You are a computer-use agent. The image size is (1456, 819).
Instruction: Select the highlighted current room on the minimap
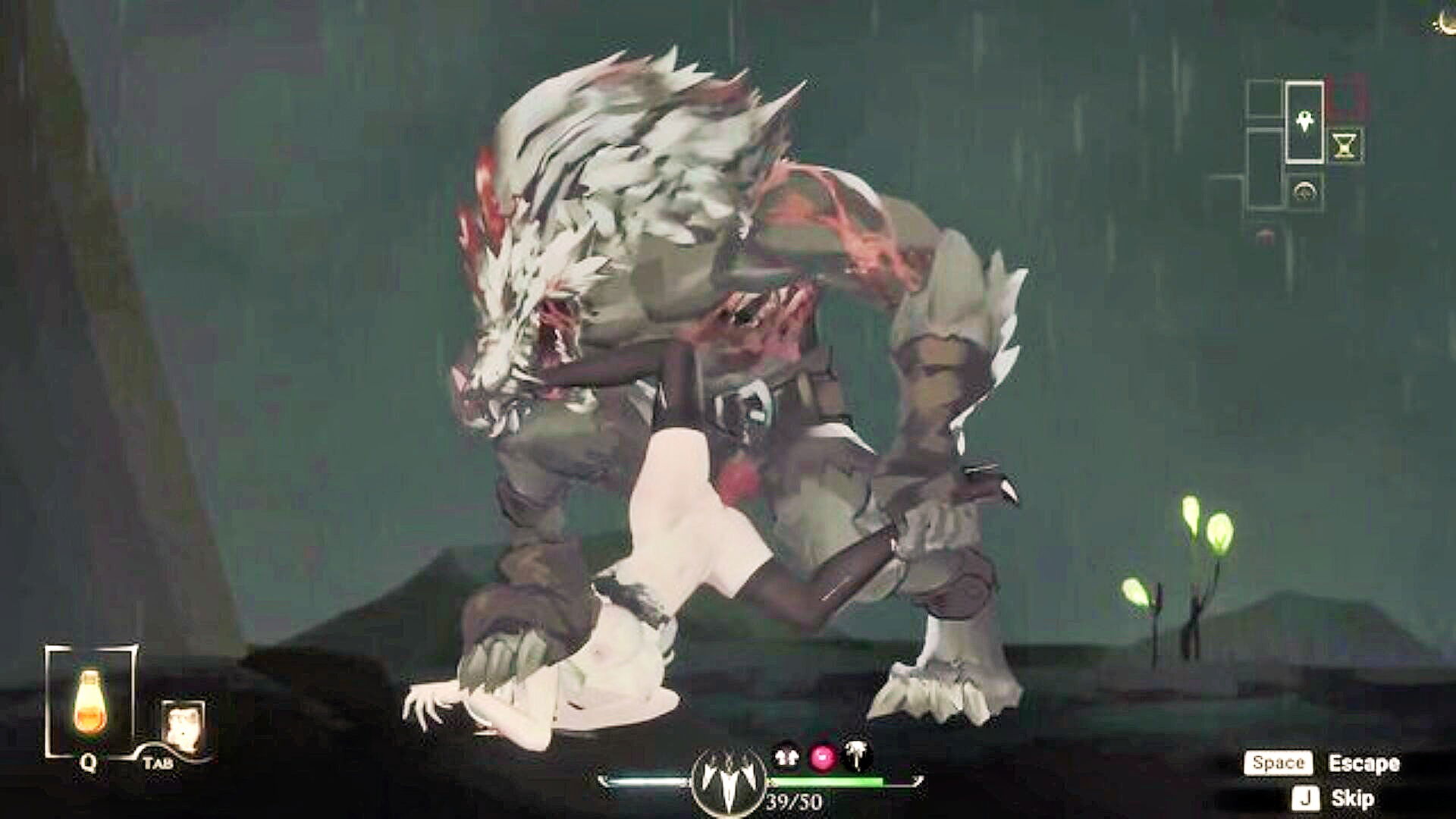click(1304, 122)
